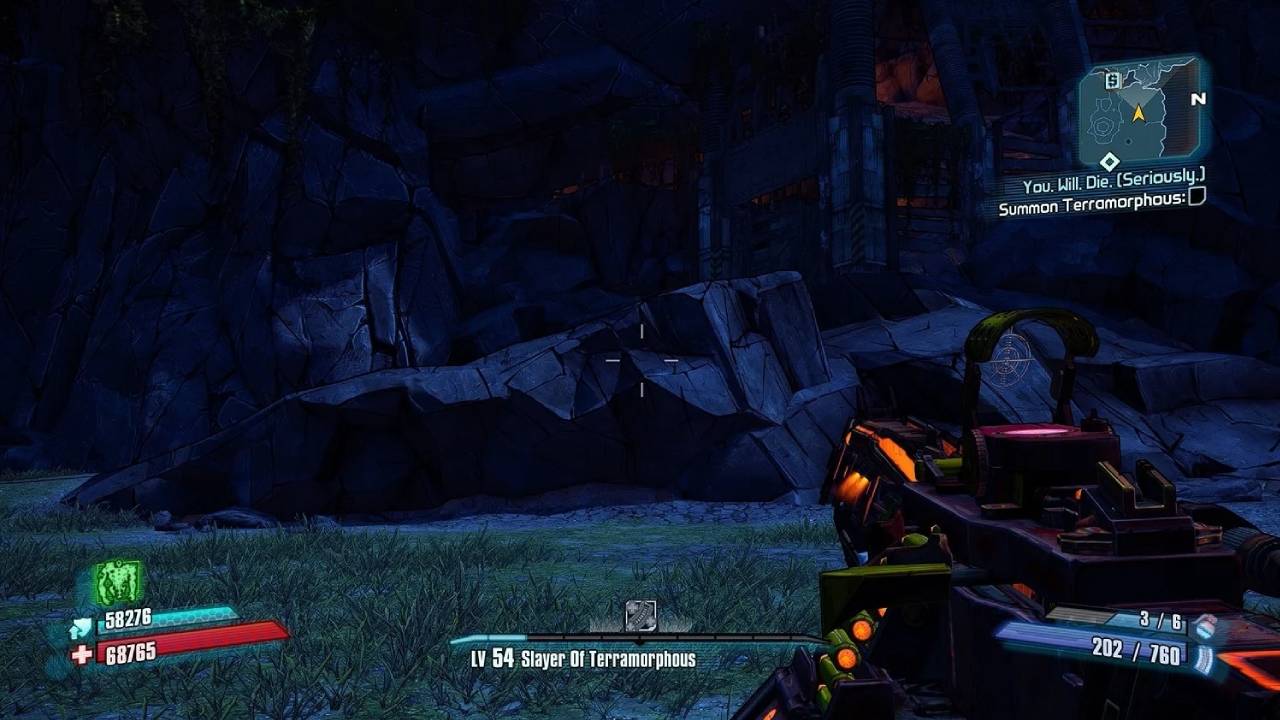Image resolution: width=1280 pixels, height=720 pixels.
Task: Click the dollar shop marker on minimap
Action: click(x=1112, y=81)
